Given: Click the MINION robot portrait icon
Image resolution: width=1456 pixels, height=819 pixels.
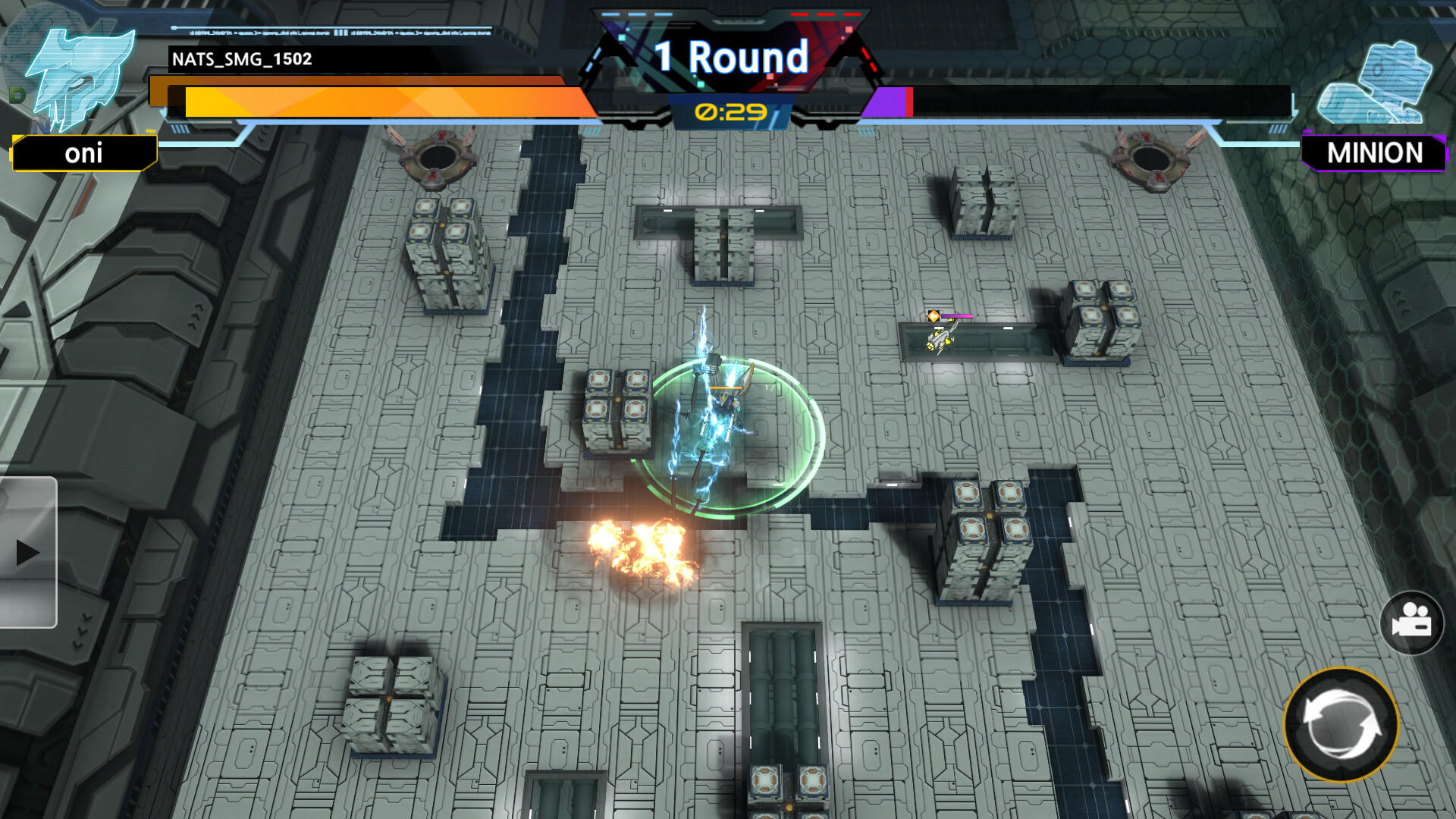Looking at the screenshot, I should click(1376, 83).
